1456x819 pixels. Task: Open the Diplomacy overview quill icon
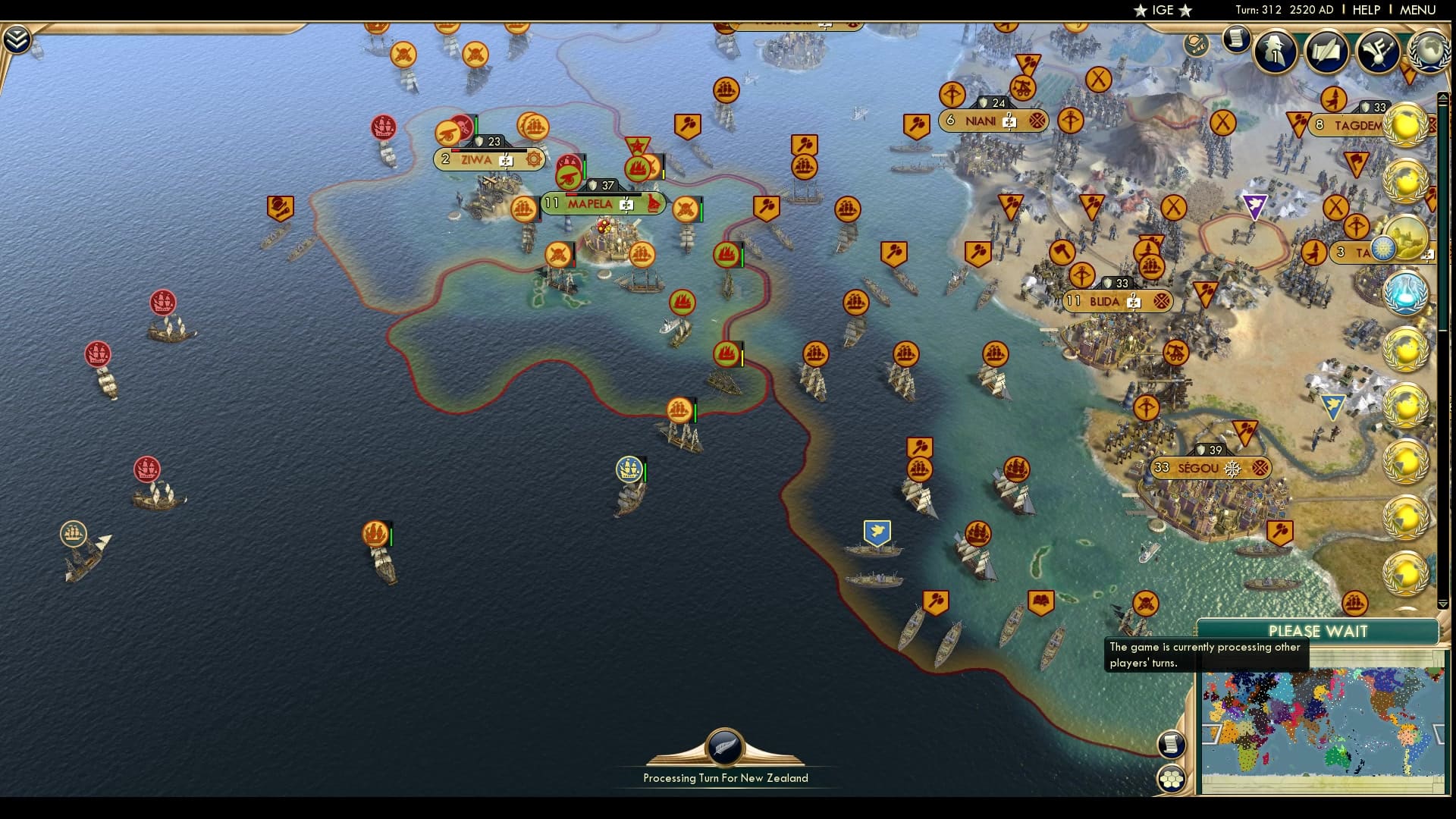[1326, 52]
